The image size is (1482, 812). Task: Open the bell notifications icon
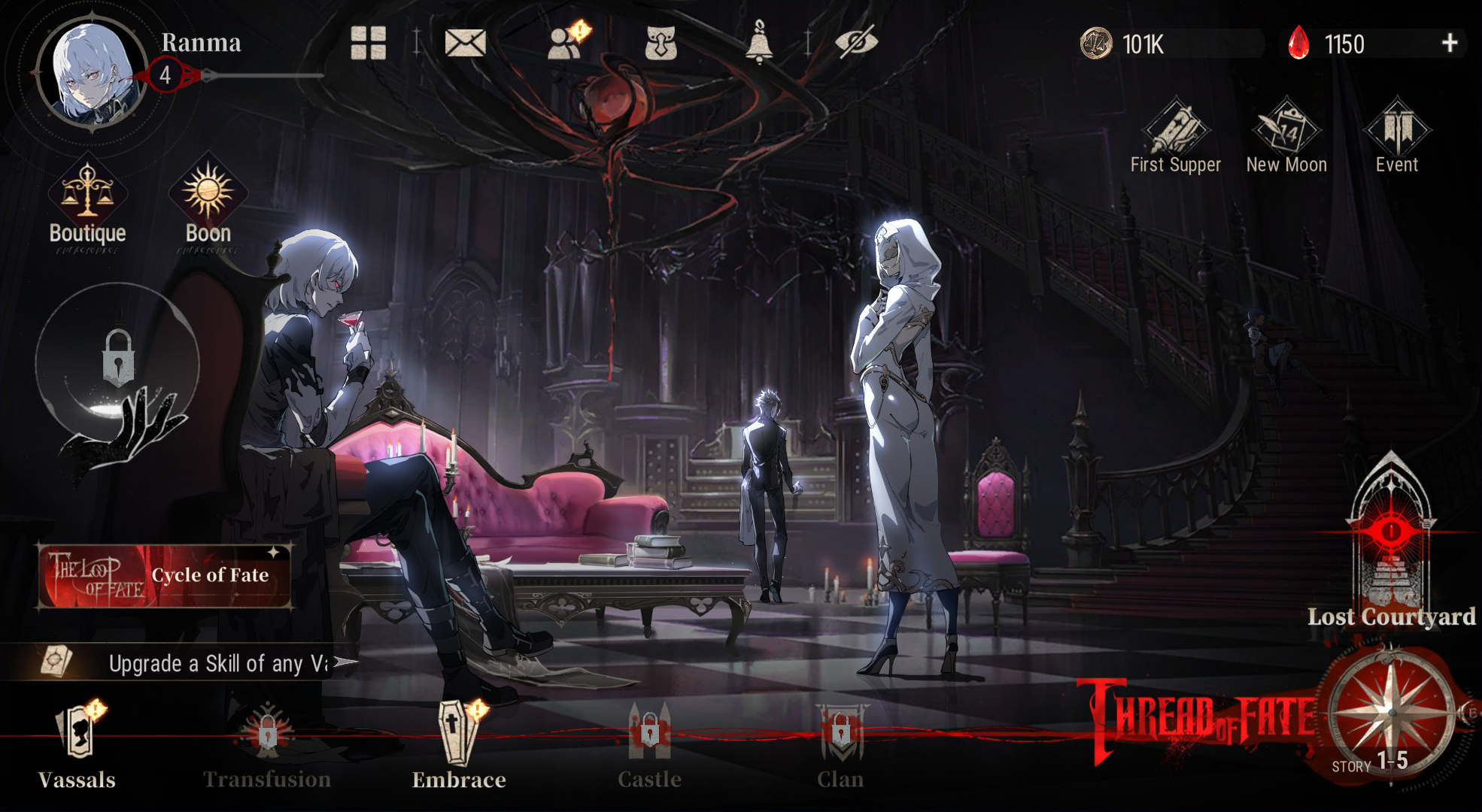click(x=759, y=43)
